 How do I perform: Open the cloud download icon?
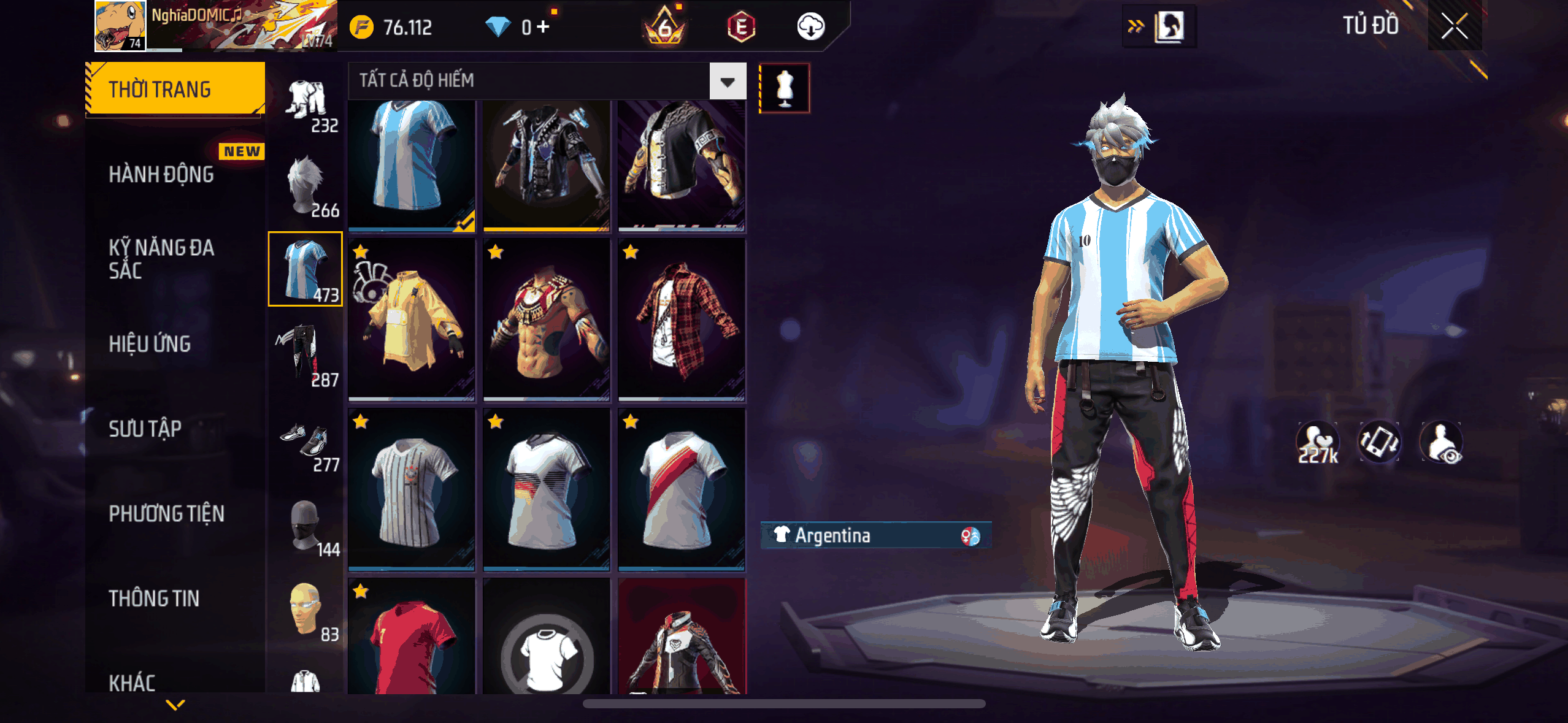click(810, 26)
